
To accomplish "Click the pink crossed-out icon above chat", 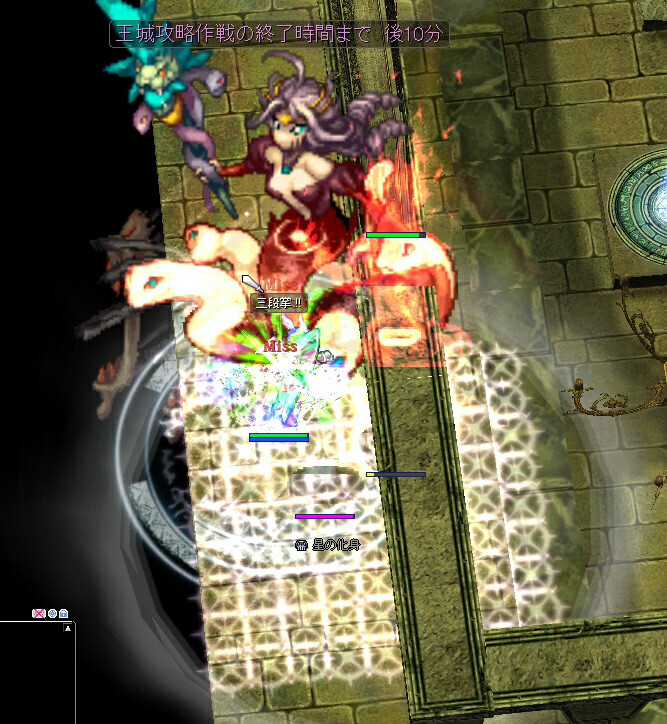I will pos(39,613).
